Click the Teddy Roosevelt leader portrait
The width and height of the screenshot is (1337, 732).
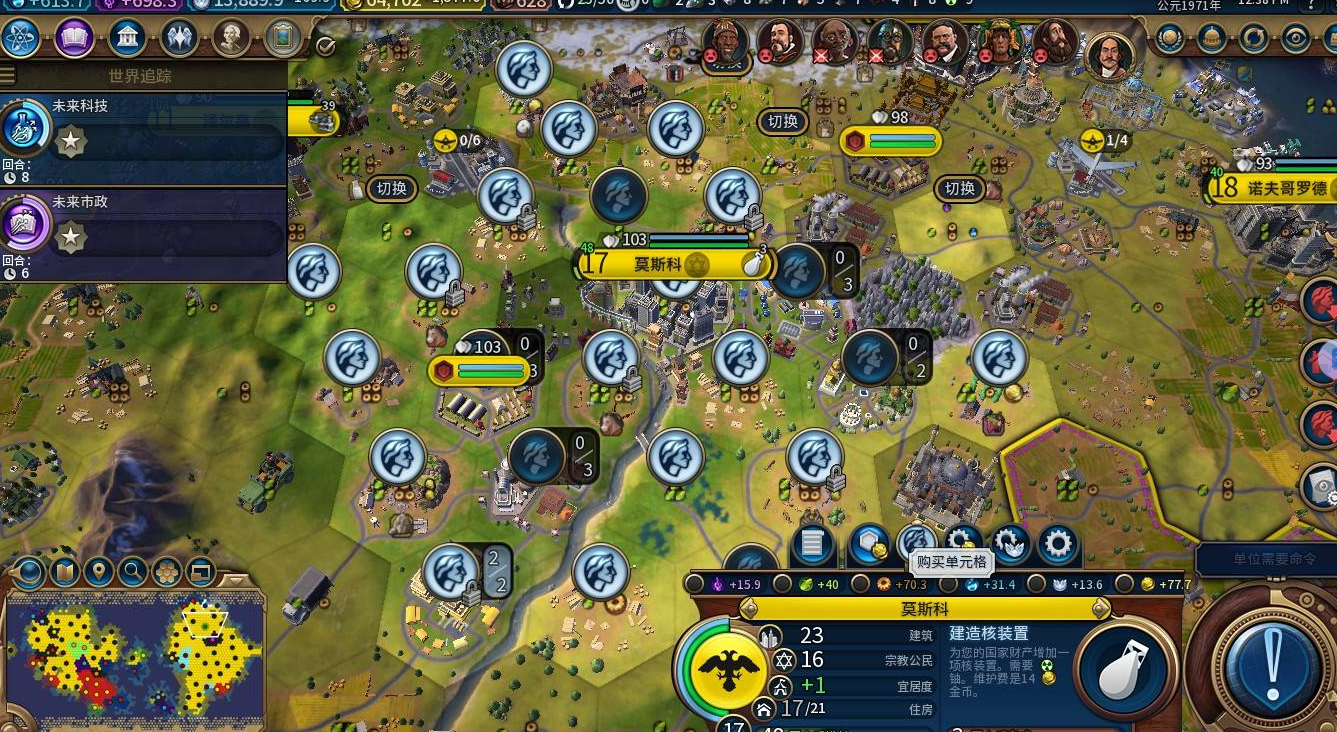(943, 42)
